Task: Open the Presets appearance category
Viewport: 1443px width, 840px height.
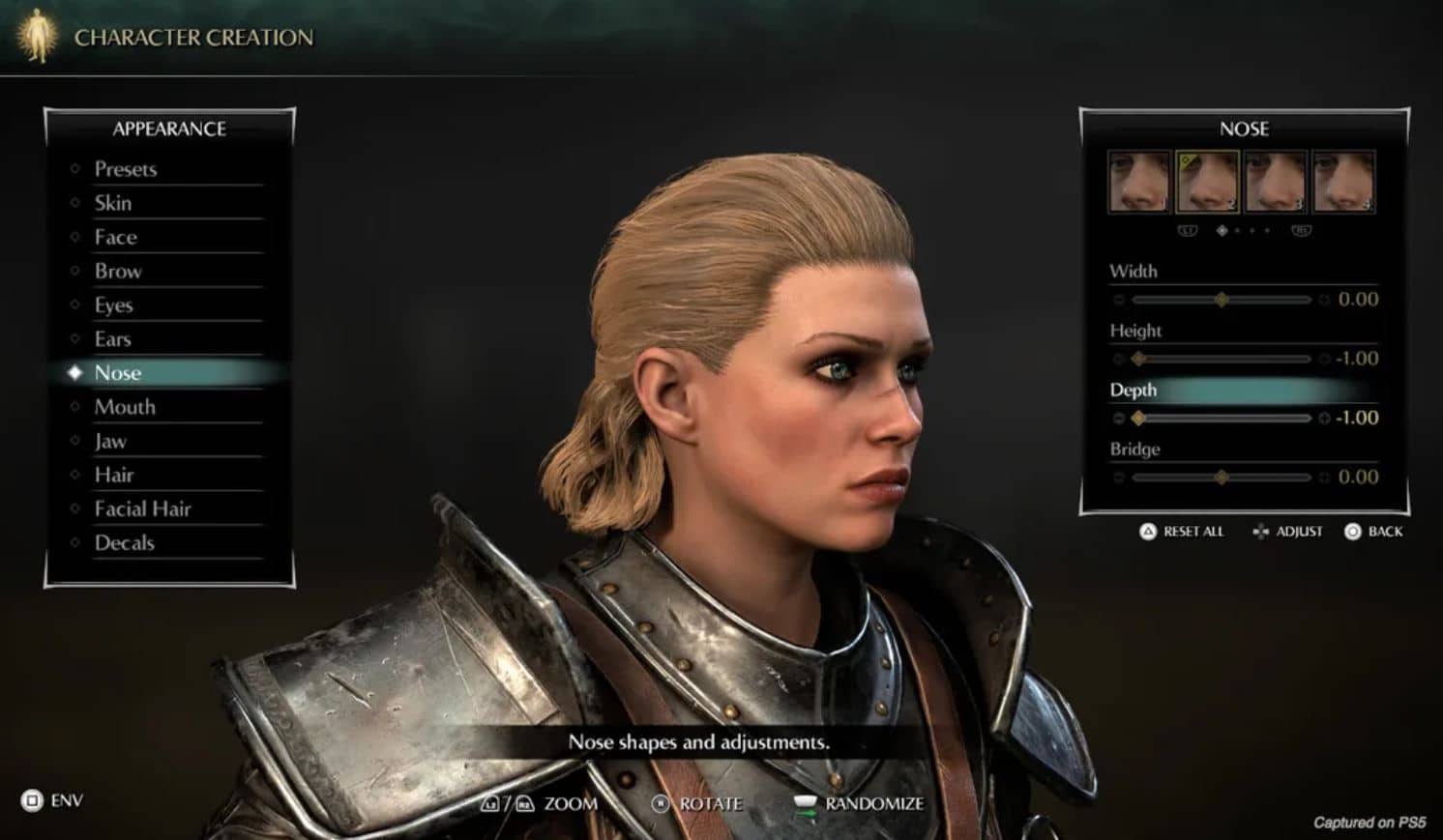Action: click(126, 169)
